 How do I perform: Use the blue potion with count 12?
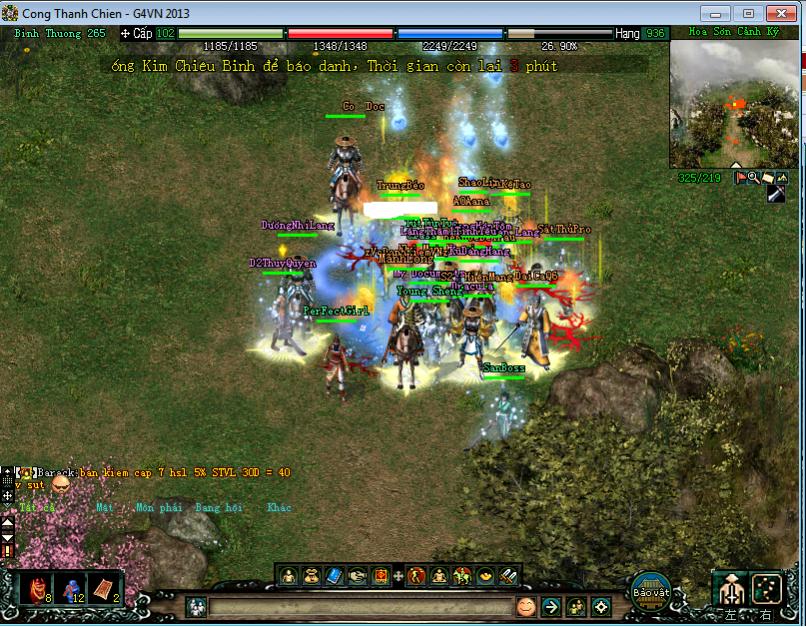[x=71, y=589]
